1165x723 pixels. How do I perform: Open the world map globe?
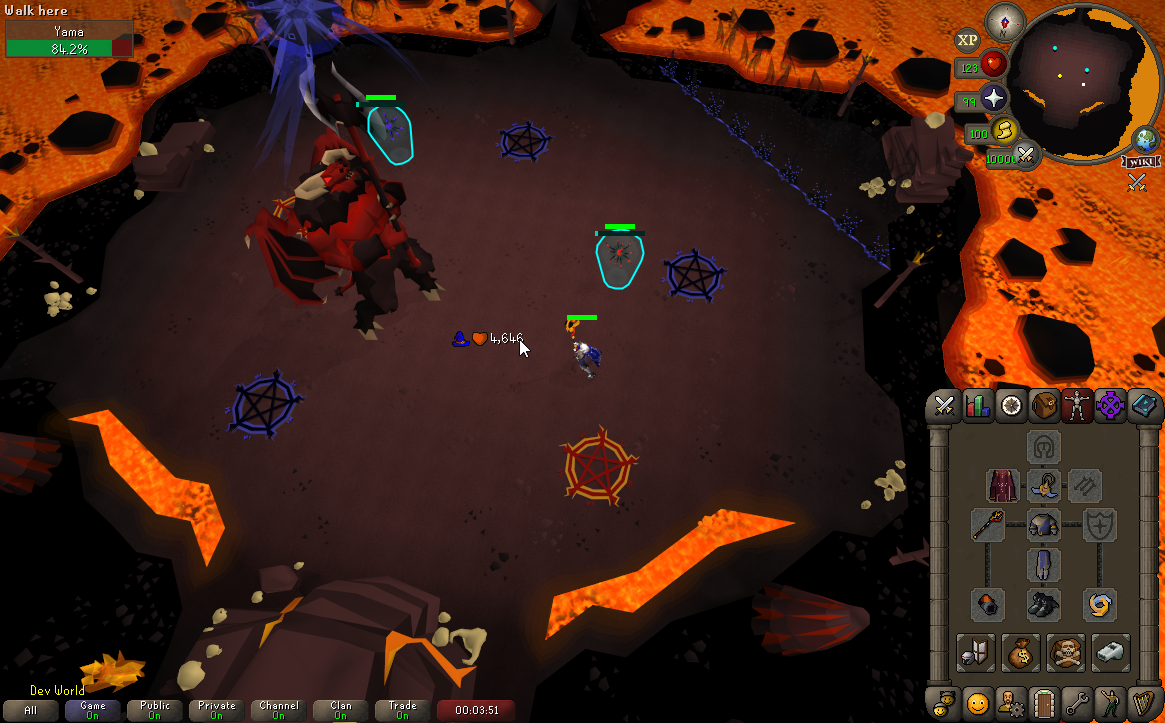tap(1144, 139)
